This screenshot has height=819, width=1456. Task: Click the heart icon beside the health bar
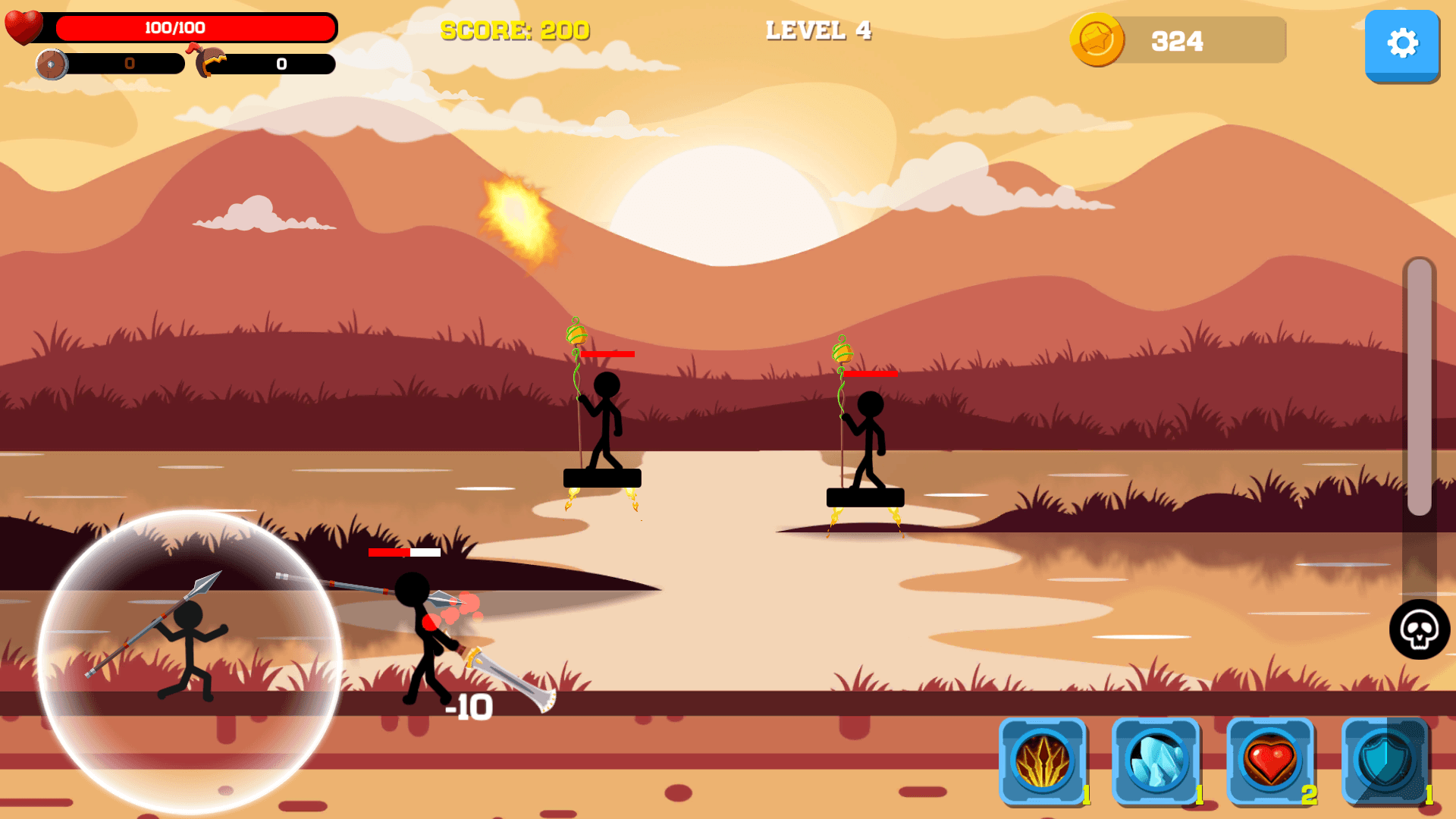(24, 29)
